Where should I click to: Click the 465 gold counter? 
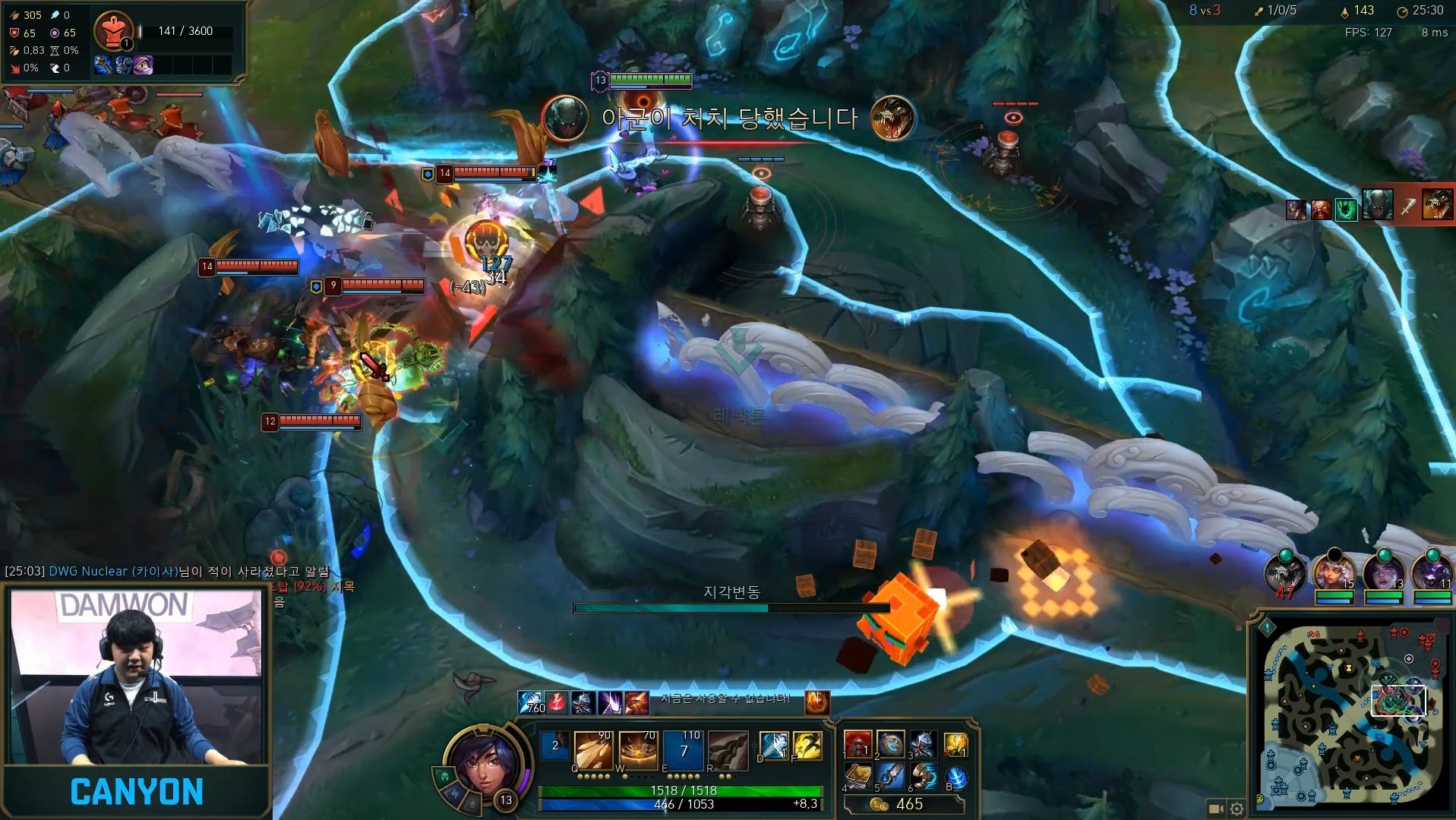pos(908,805)
